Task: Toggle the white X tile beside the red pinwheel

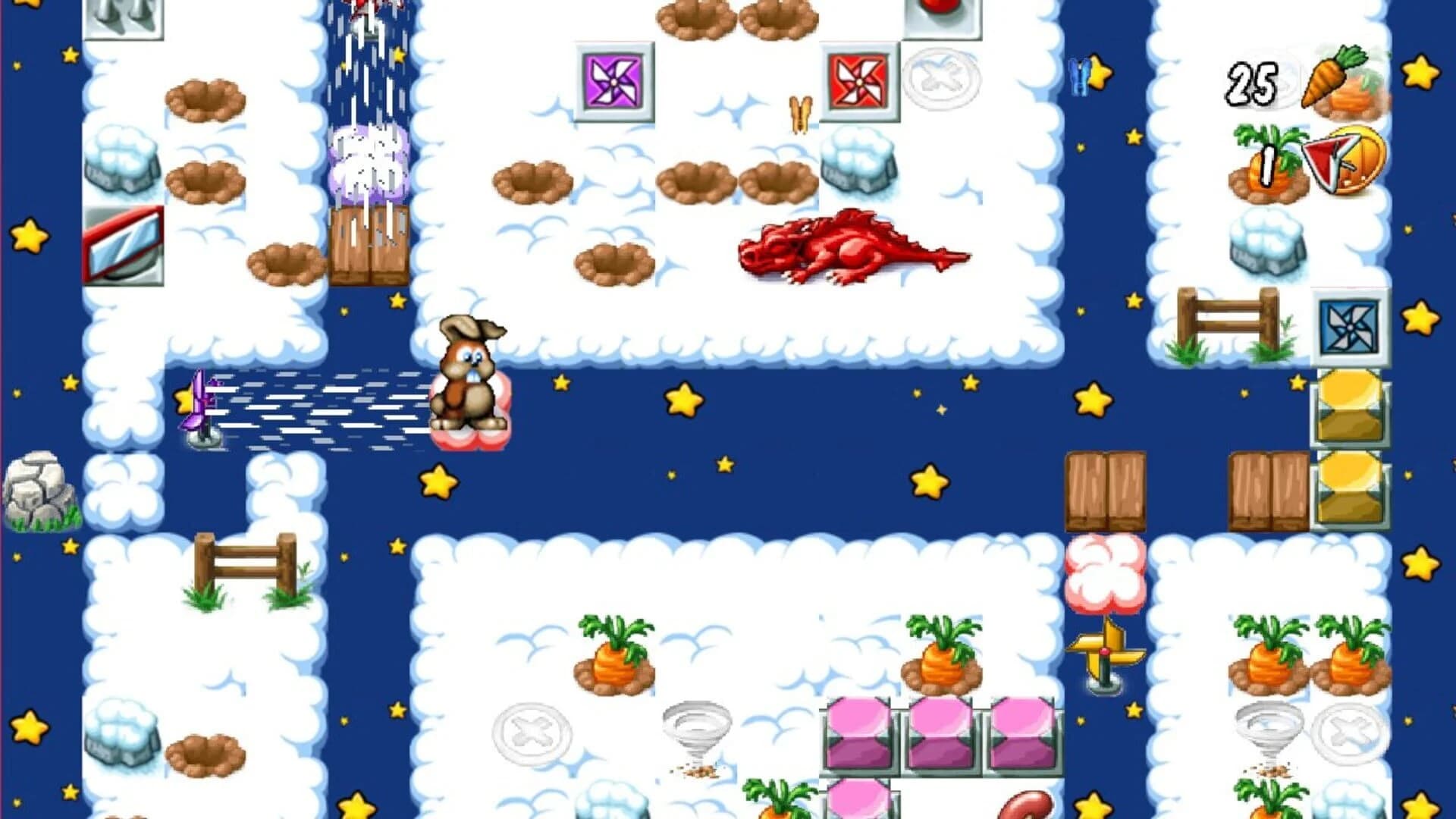Action: click(943, 77)
